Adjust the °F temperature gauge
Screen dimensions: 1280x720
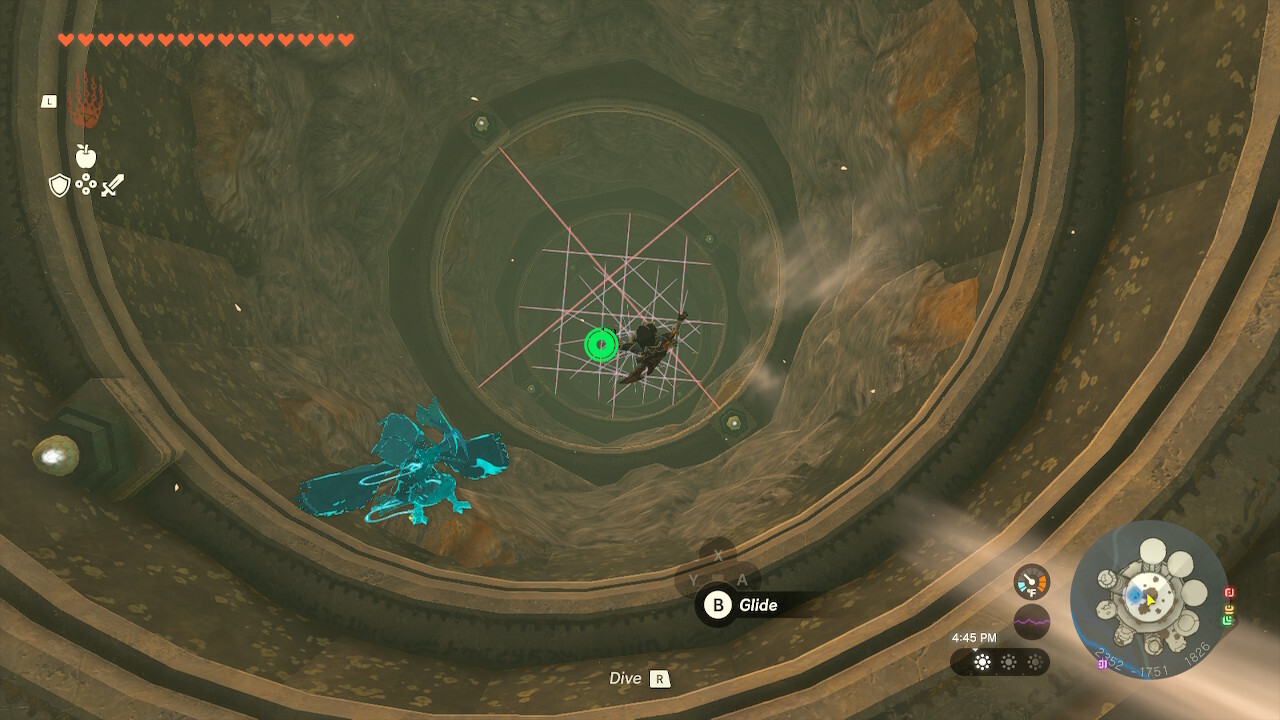pyautogui.click(x=1031, y=582)
